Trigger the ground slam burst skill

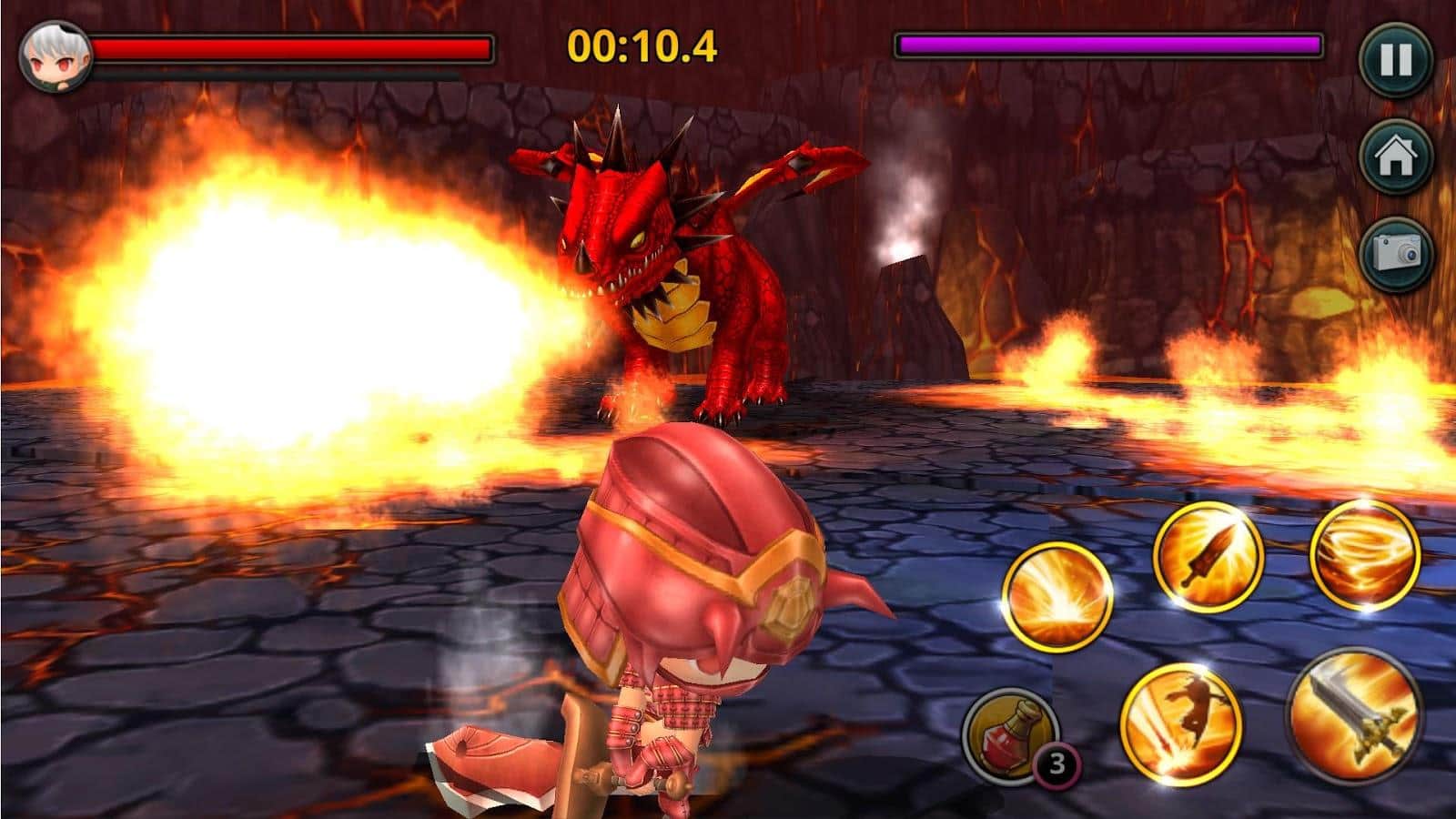tap(1057, 598)
